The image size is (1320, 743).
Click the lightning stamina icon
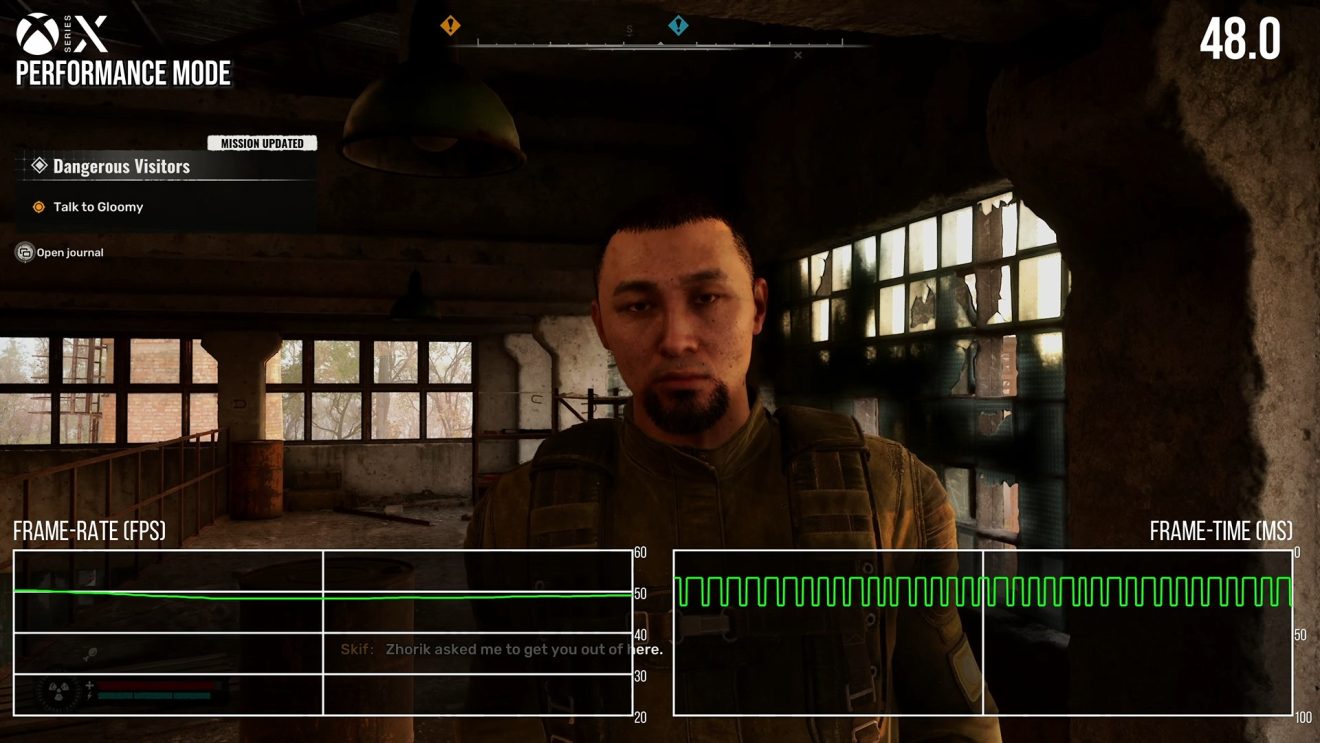[89, 696]
